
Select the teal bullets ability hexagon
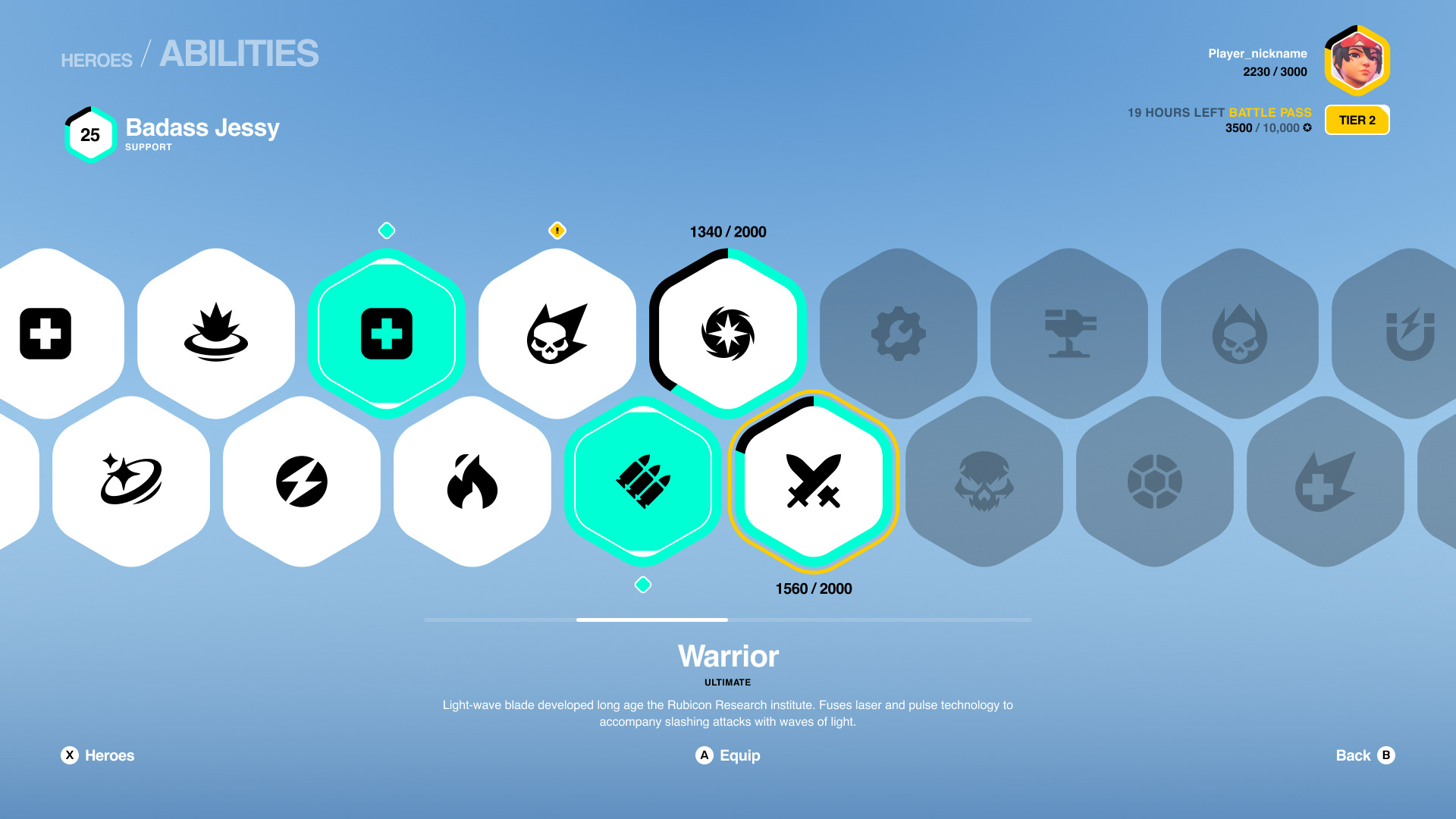[x=643, y=482]
